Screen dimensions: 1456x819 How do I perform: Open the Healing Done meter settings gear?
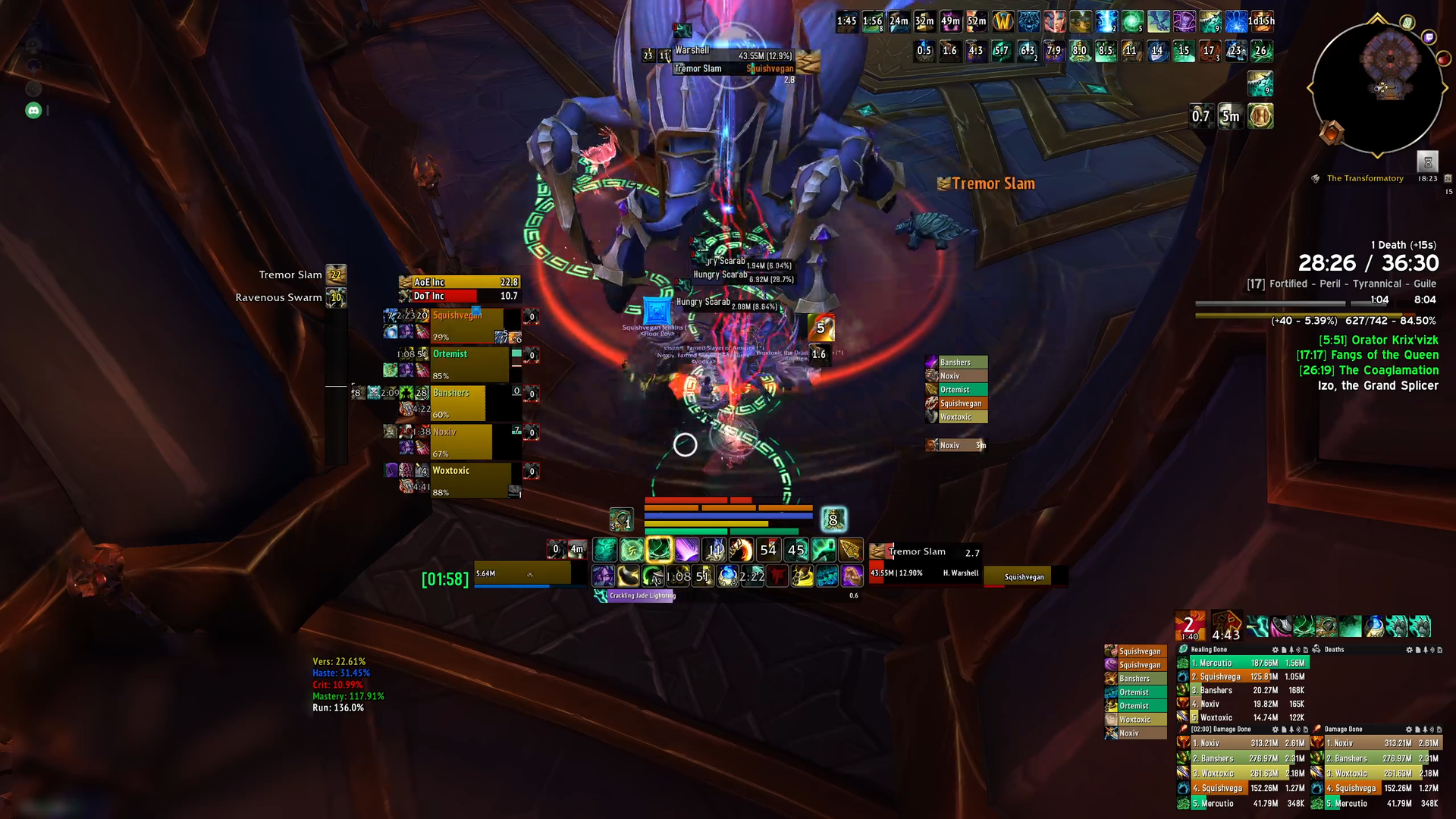pos(1275,650)
